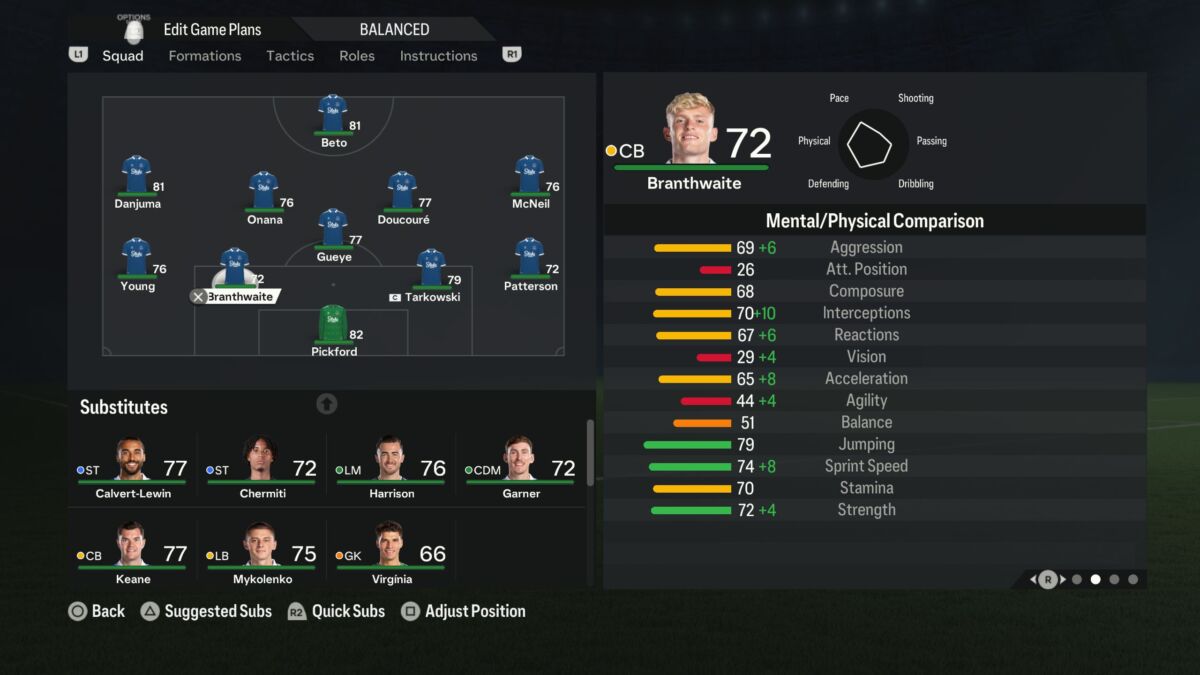Select Doucouré in midfield
Viewport: 1200px width, 675px height.
coord(402,194)
